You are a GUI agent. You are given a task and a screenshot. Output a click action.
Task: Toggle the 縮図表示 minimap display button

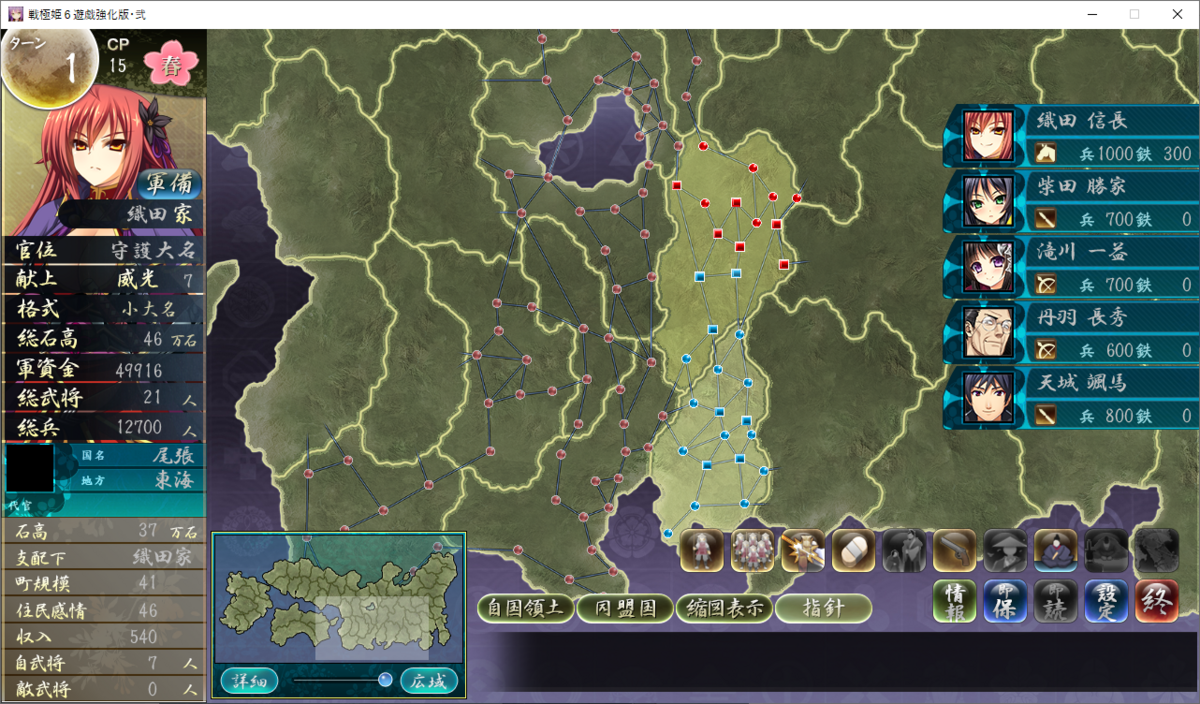tap(723, 608)
